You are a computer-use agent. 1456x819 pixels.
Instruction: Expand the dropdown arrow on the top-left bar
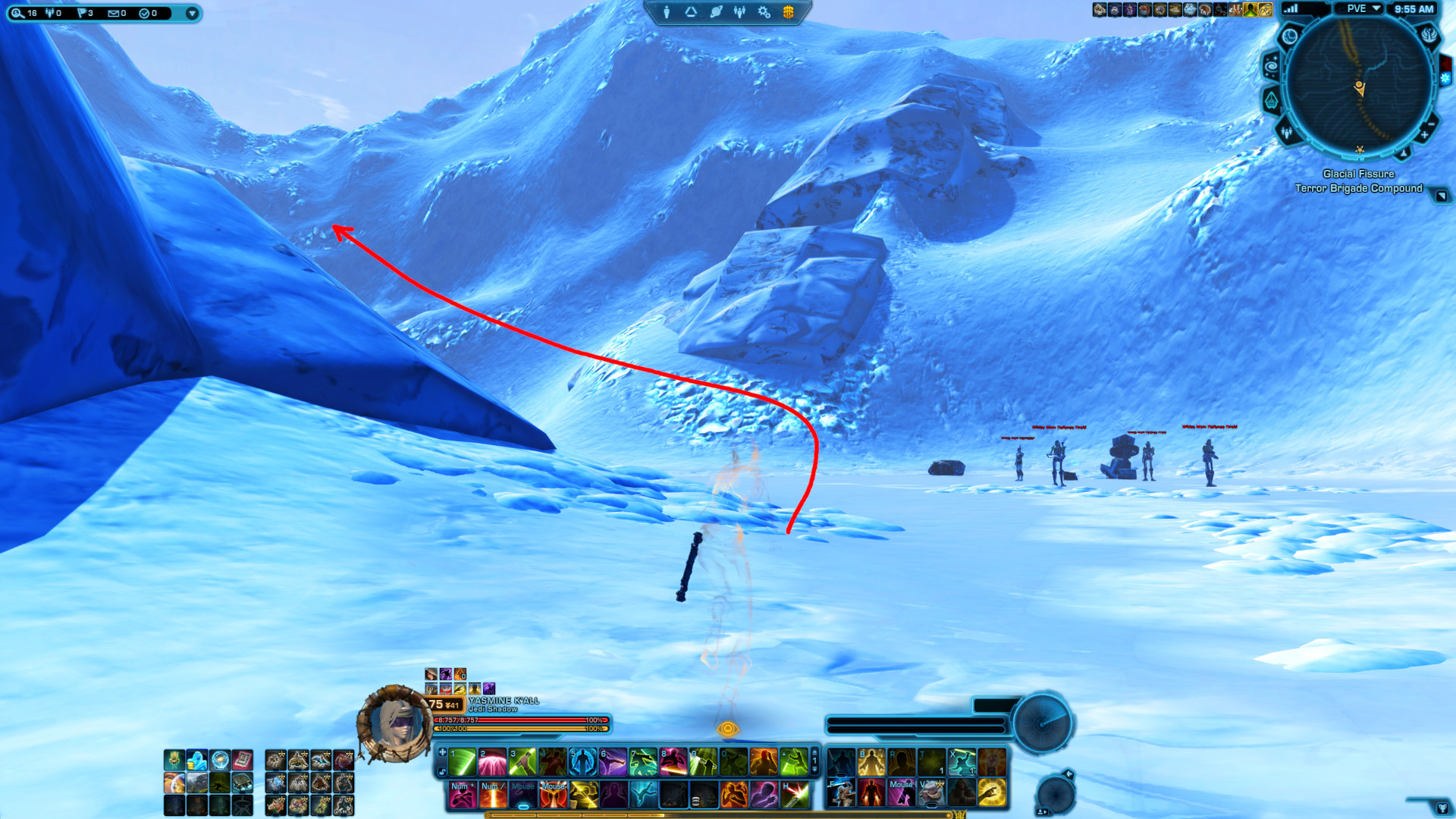(x=193, y=13)
